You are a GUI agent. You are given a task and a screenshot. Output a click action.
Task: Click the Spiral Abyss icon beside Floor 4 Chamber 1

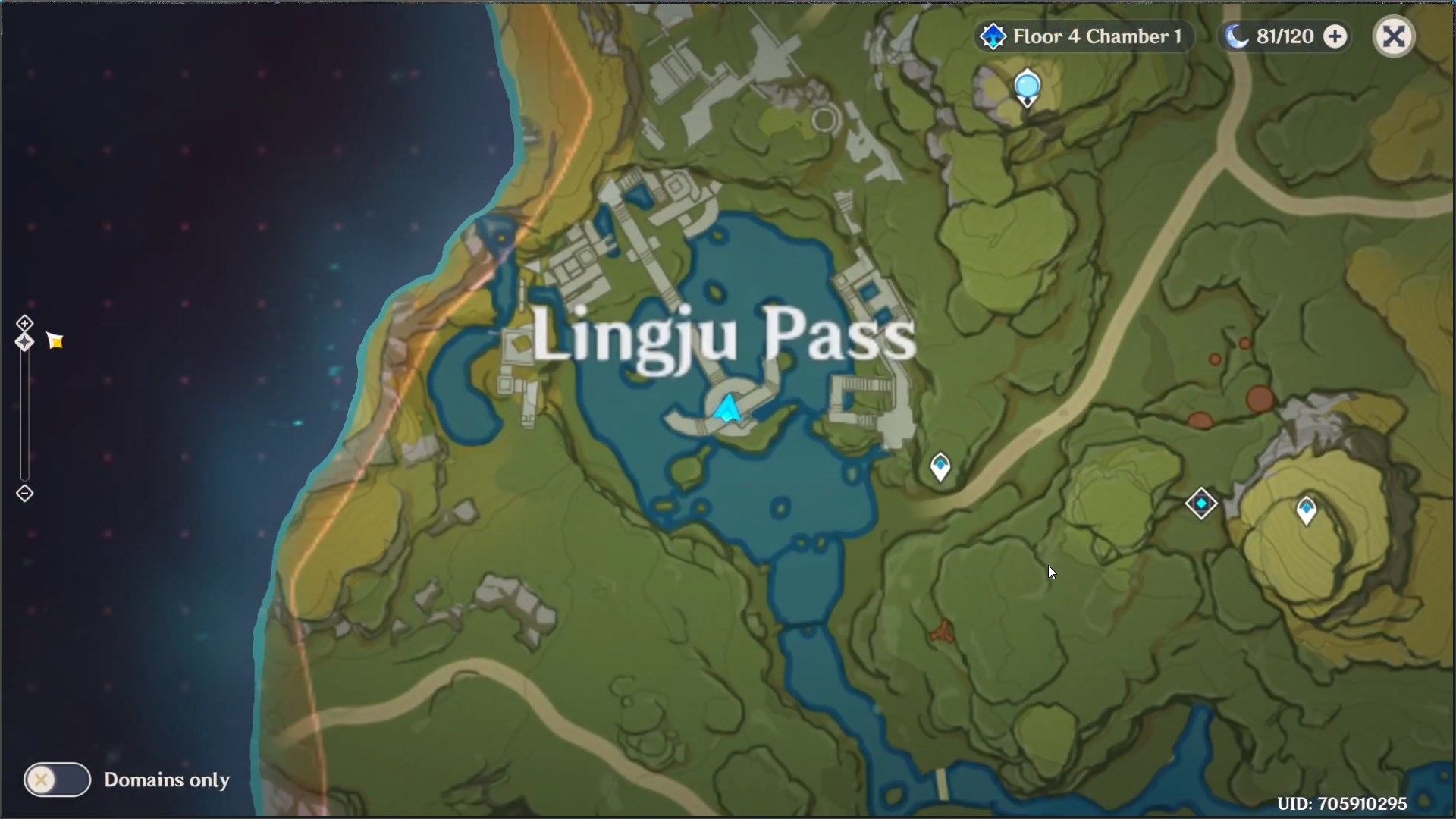tap(993, 36)
